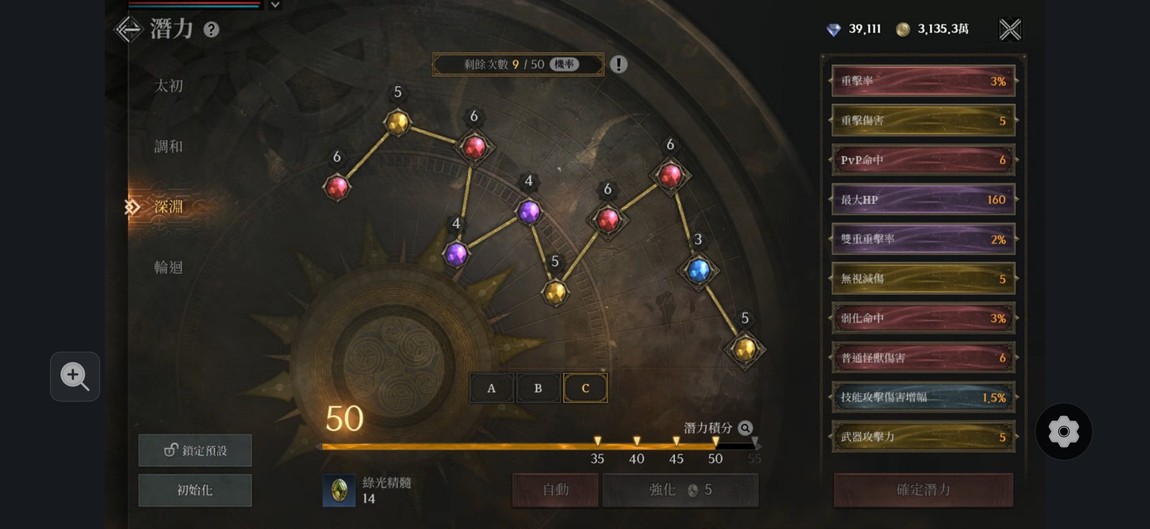
Task: Choose preset B
Action: coord(538,388)
